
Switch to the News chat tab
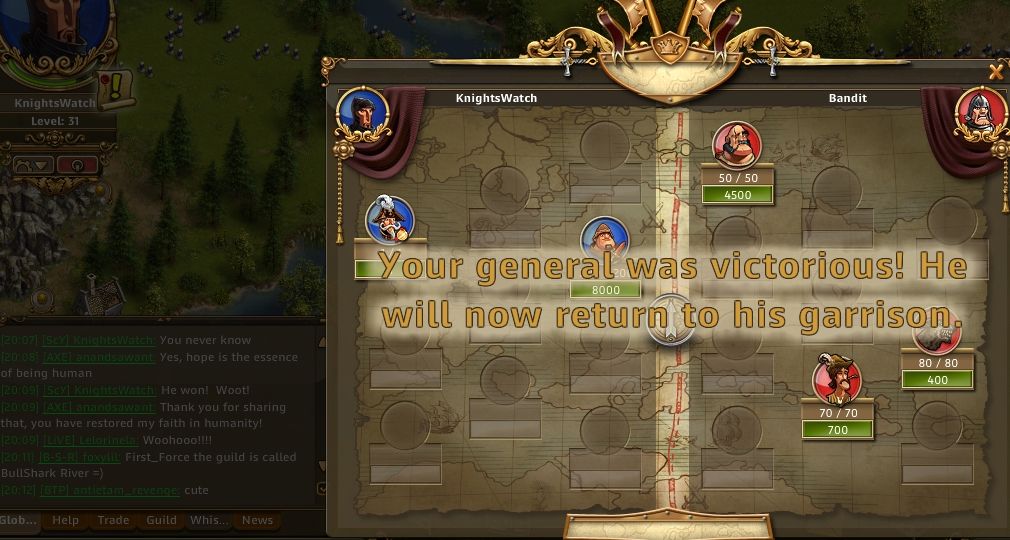click(257, 520)
